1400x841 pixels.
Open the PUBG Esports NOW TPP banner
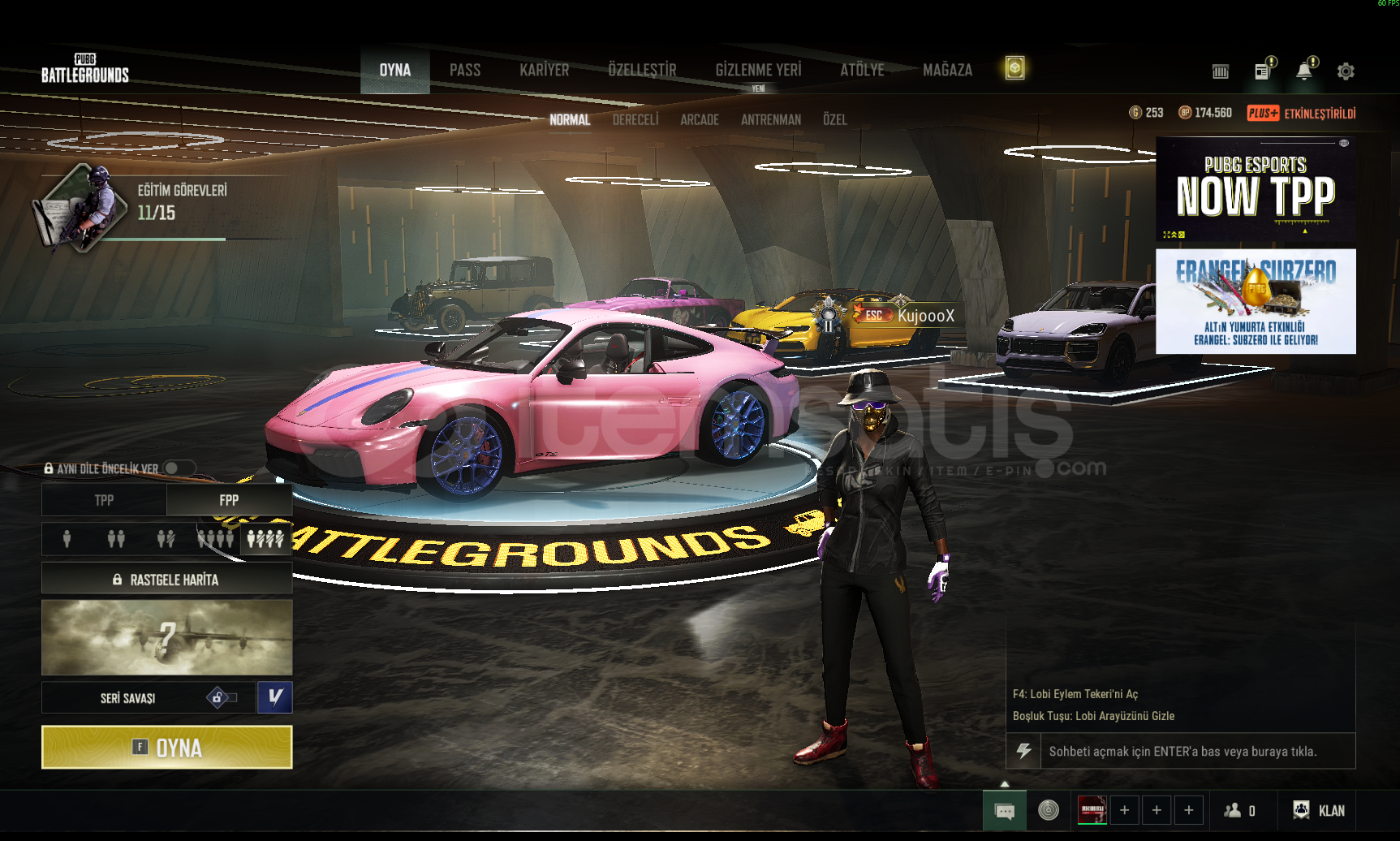tap(1256, 190)
